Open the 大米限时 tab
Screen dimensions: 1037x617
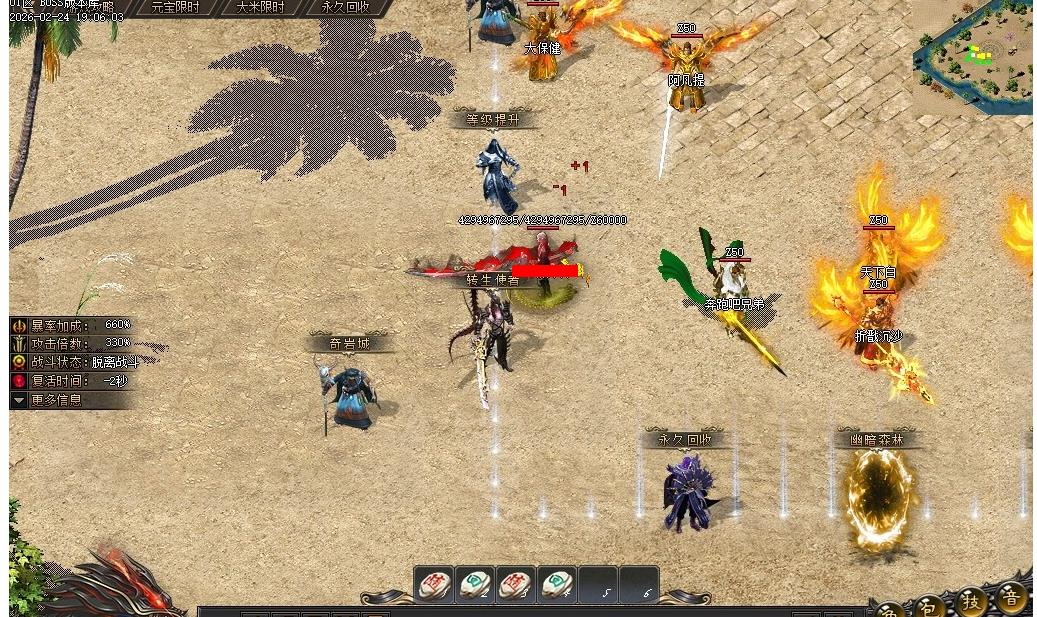point(260,7)
